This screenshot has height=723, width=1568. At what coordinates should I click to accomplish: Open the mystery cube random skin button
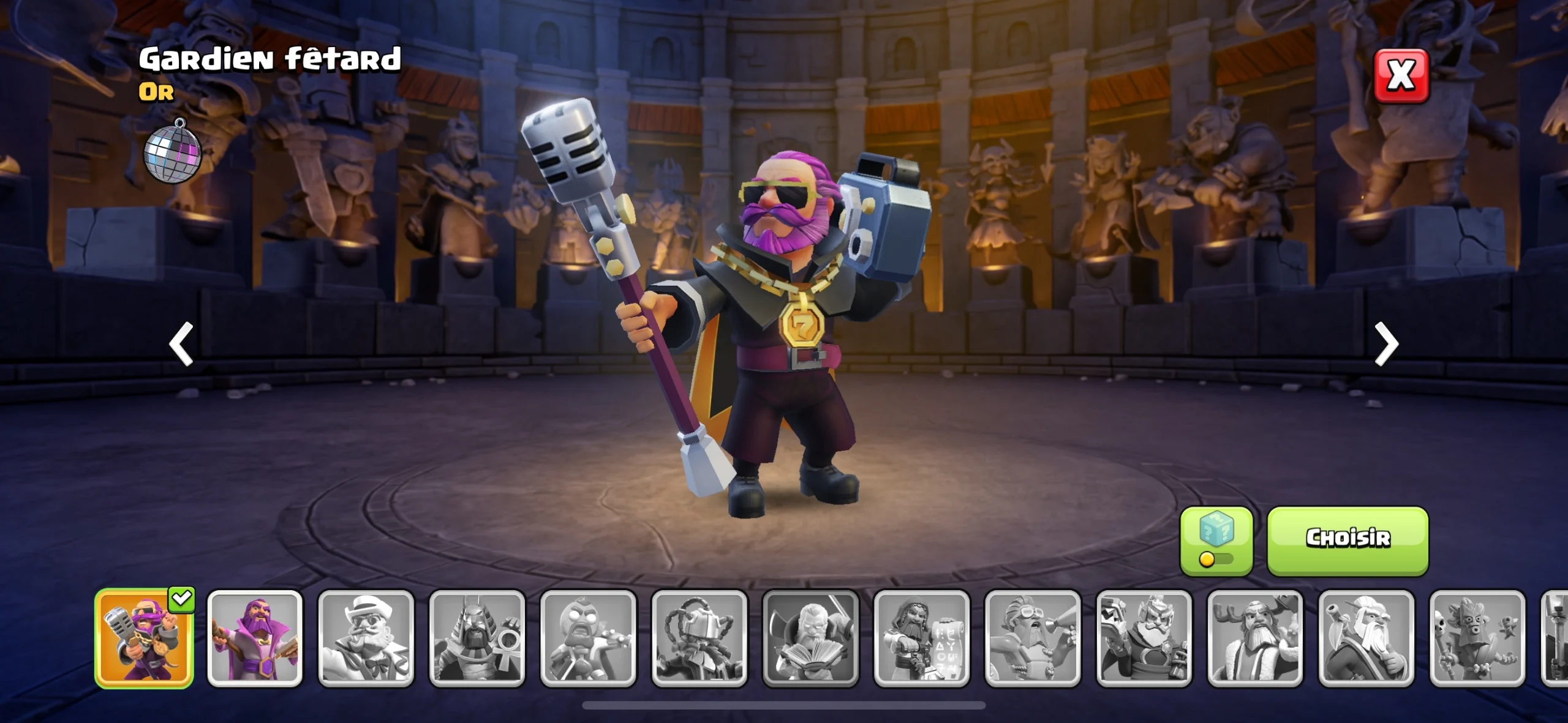coord(1216,540)
